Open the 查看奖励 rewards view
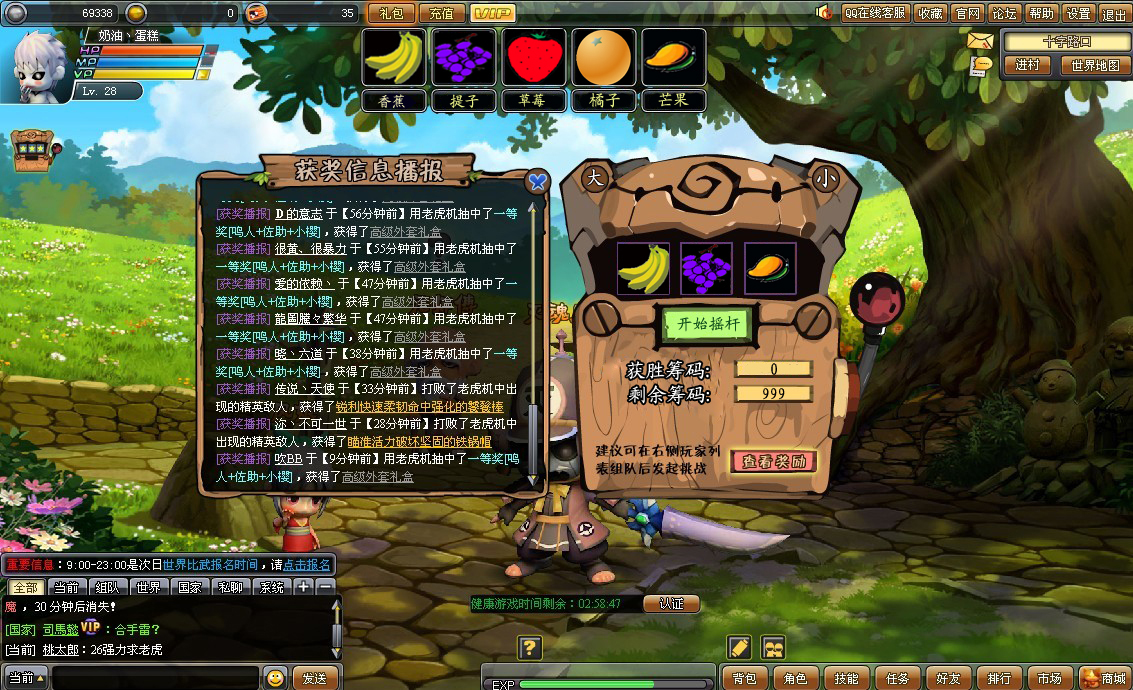This screenshot has width=1133, height=690. 773,461
